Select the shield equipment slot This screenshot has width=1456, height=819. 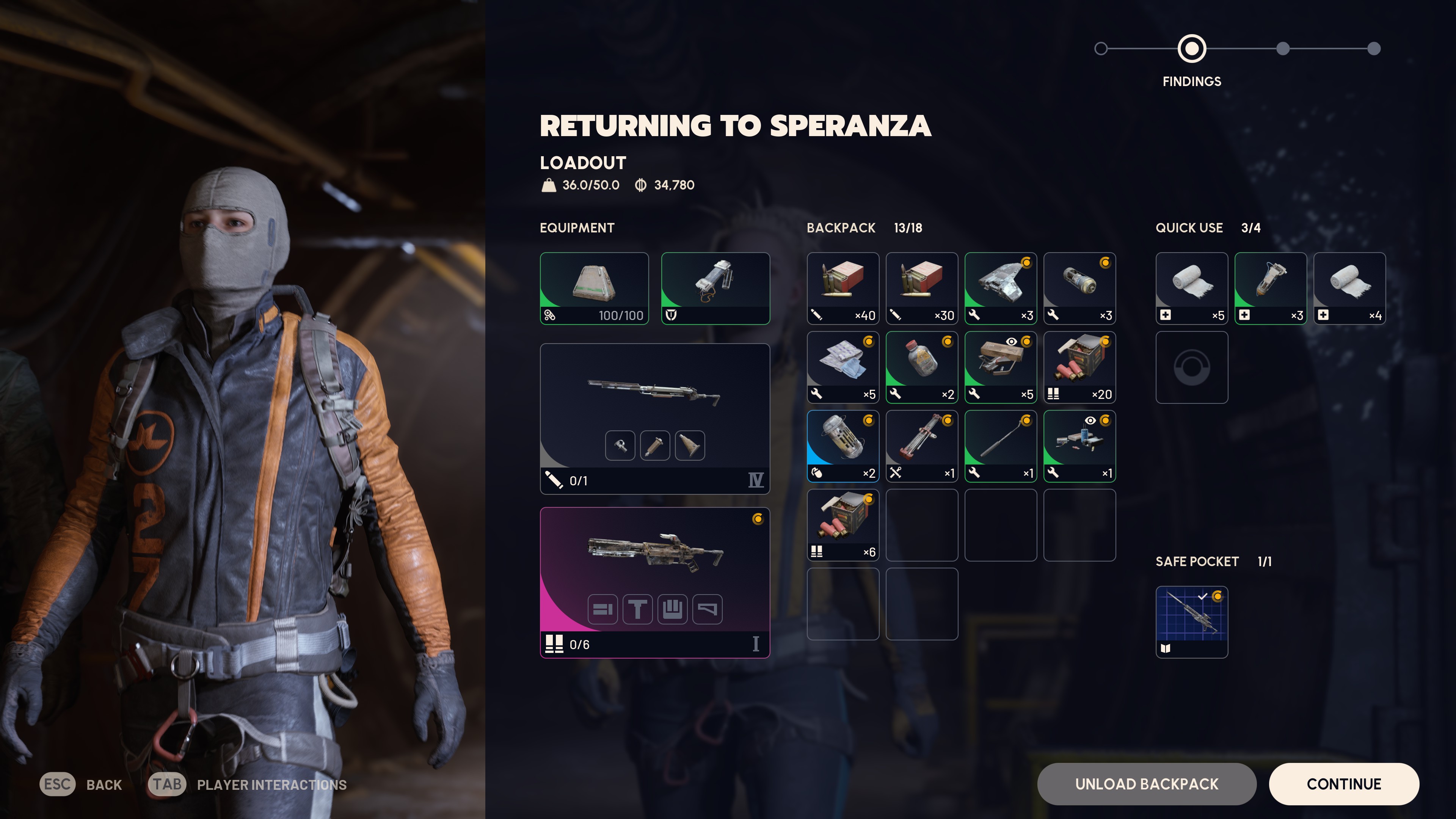pos(715,288)
